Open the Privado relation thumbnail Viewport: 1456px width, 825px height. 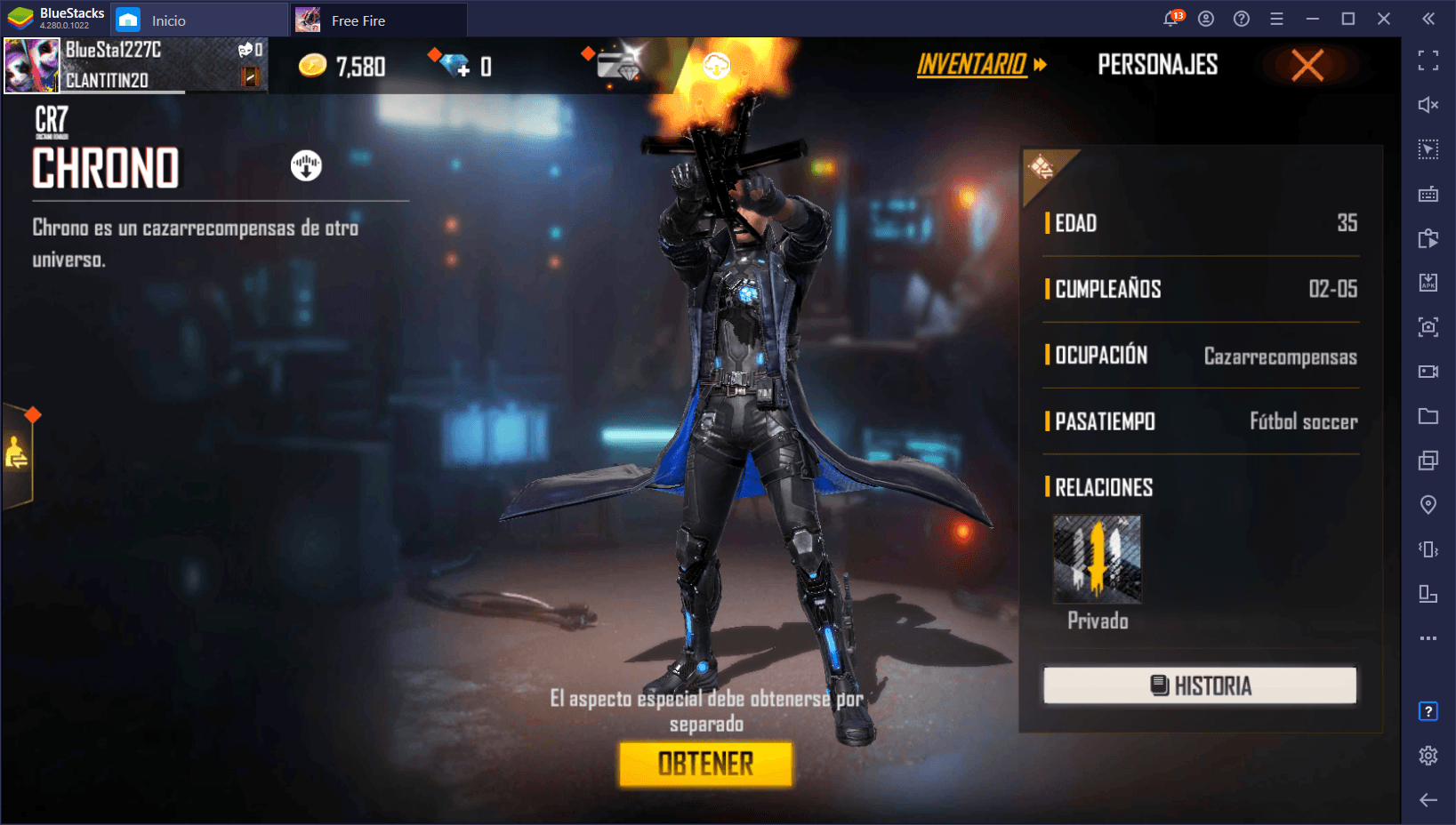1097,560
